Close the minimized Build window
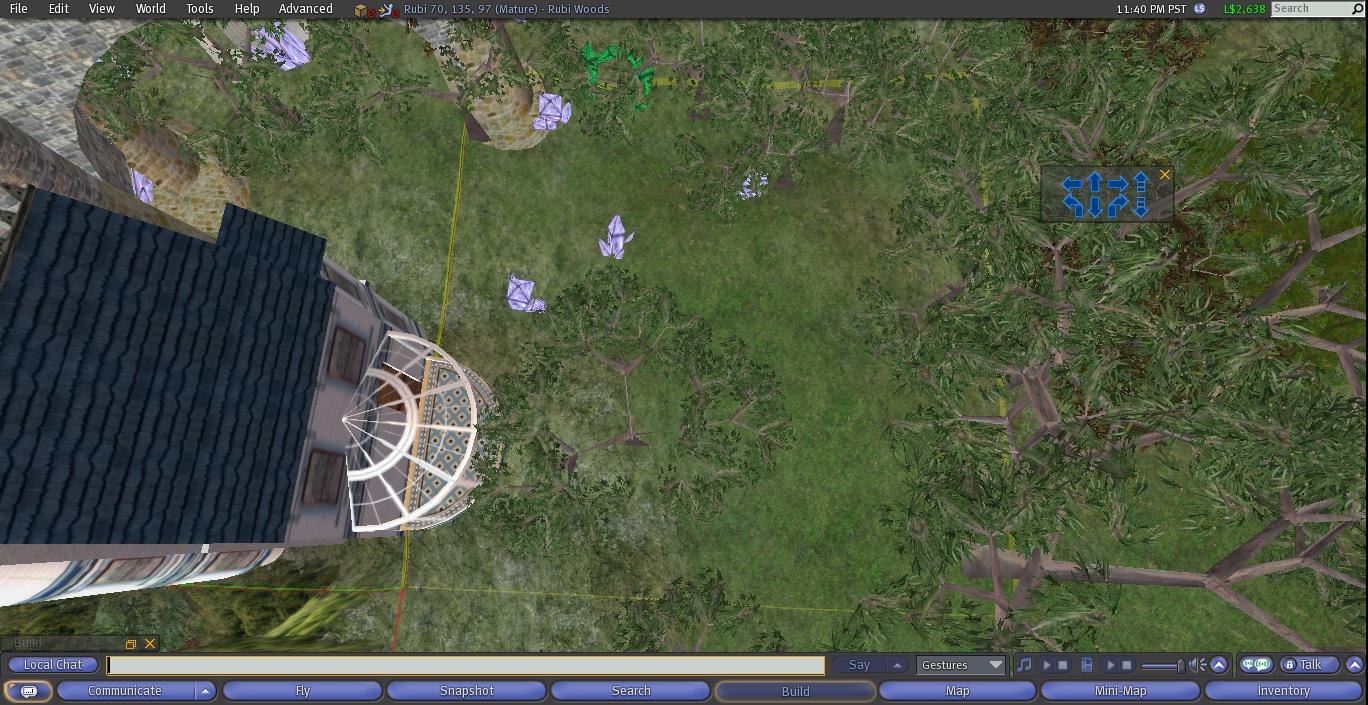The height and width of the screenshot is (705, 1368). tap(150, 644)
